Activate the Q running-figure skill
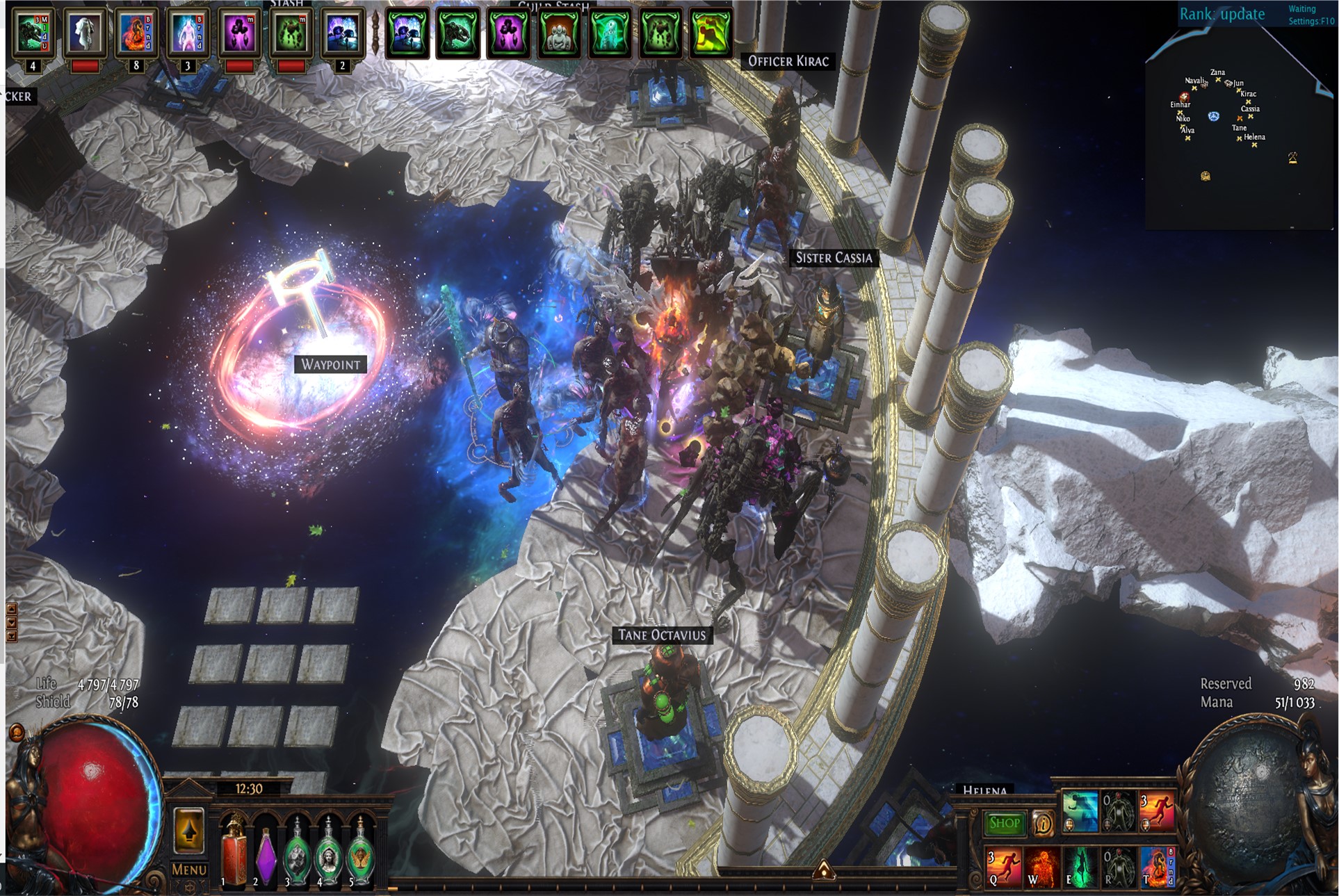This screenshot has height=896, width=1339. coord(1003,867)
